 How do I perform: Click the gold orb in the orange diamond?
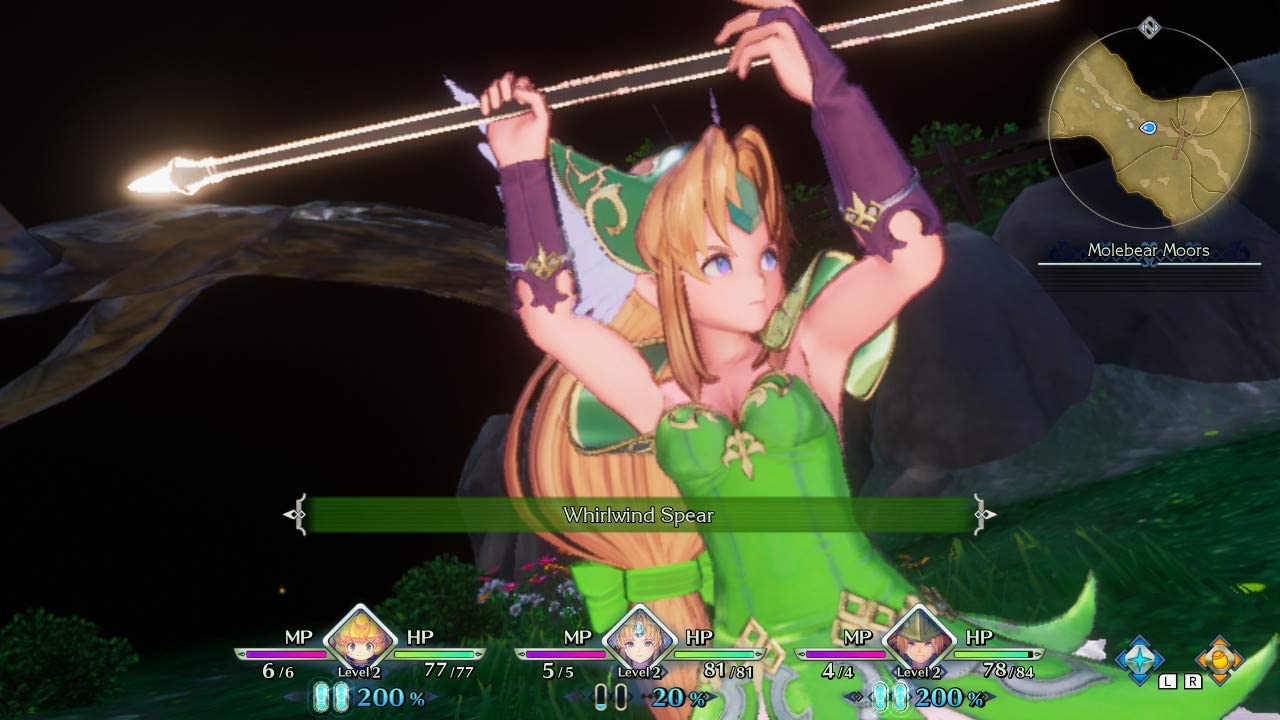(x=1219, y=659)
